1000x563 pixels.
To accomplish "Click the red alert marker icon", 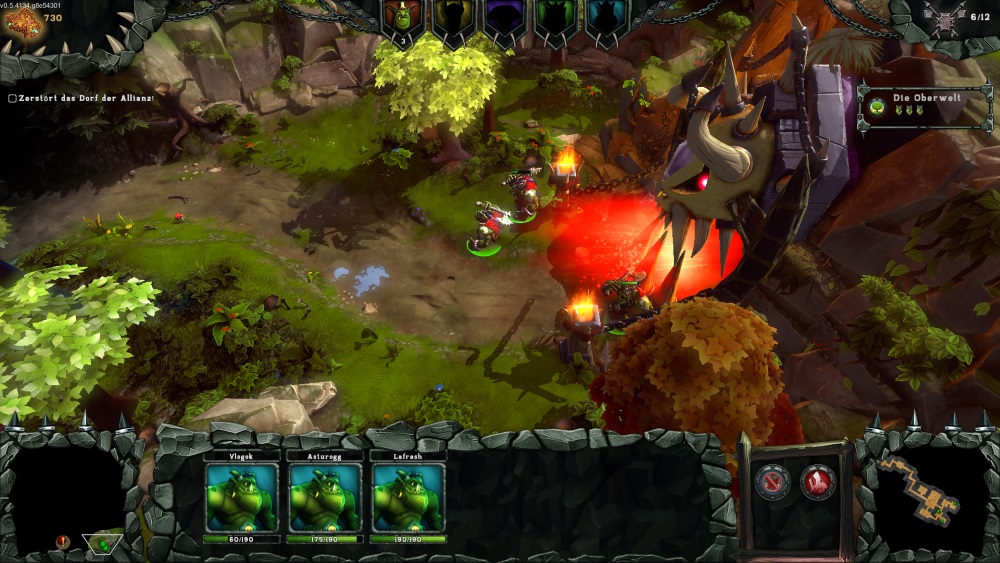I will [63, 541].
